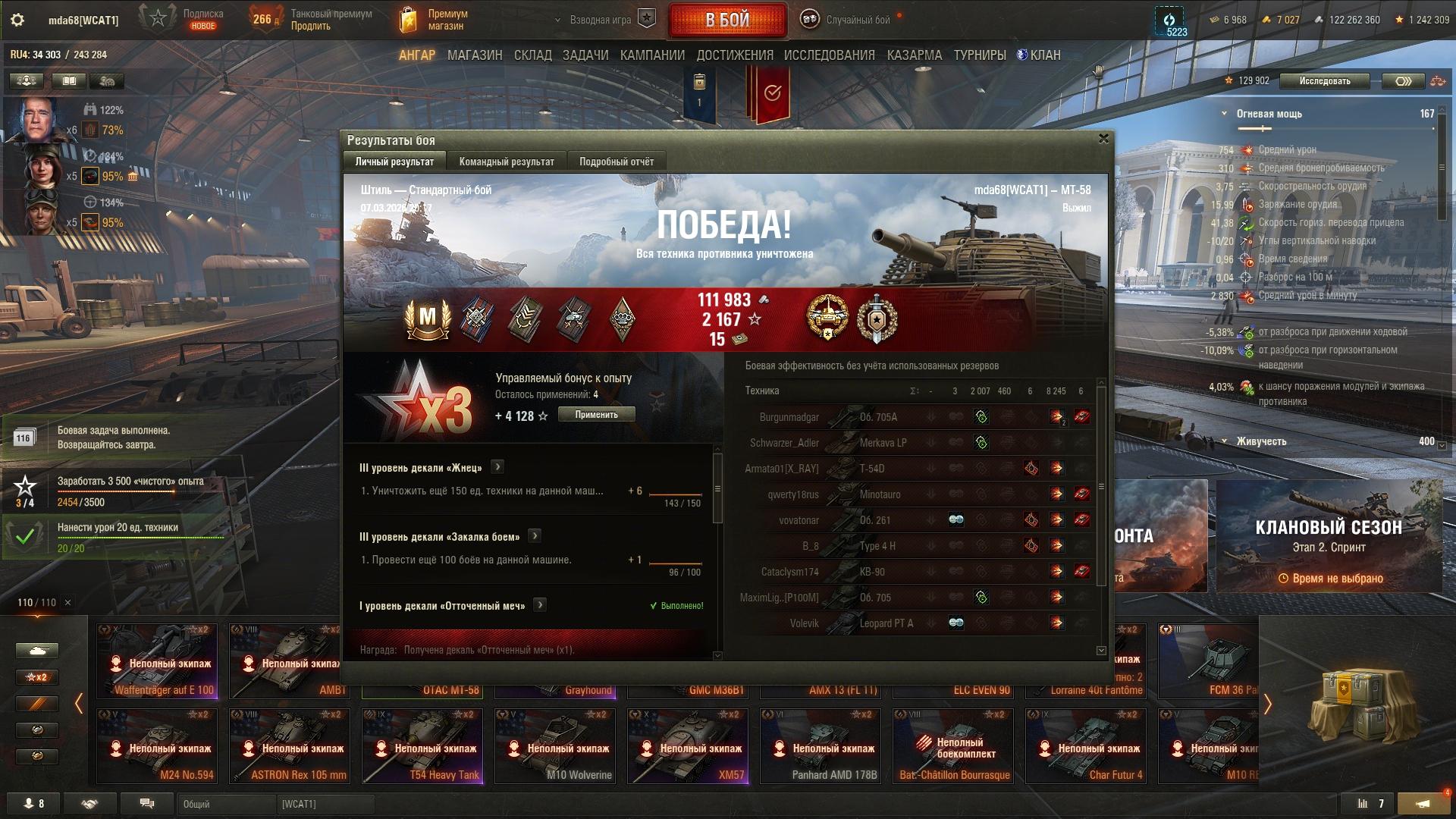1456x819 pixels.
Task: Open the МАГАЗИН menu
Action: pos(475,55)
